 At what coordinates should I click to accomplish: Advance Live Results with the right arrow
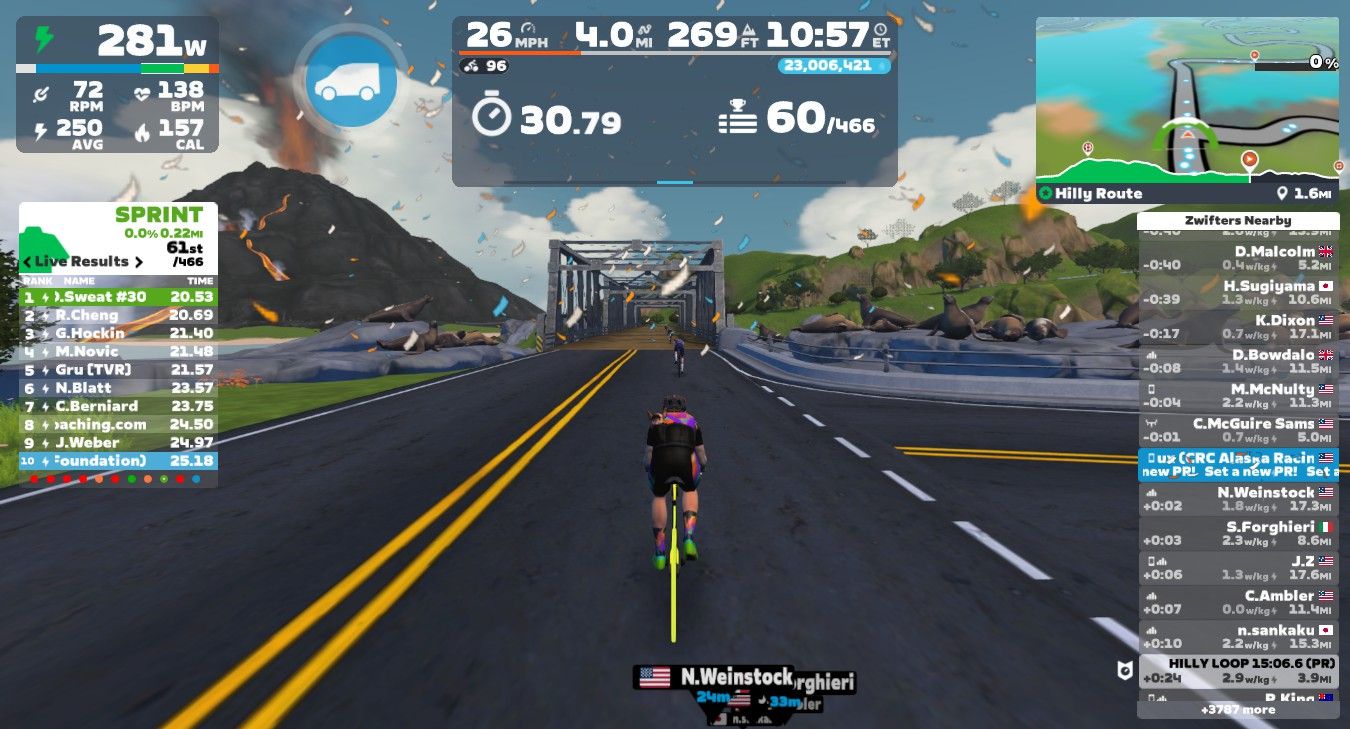click(x=138, y=261)
